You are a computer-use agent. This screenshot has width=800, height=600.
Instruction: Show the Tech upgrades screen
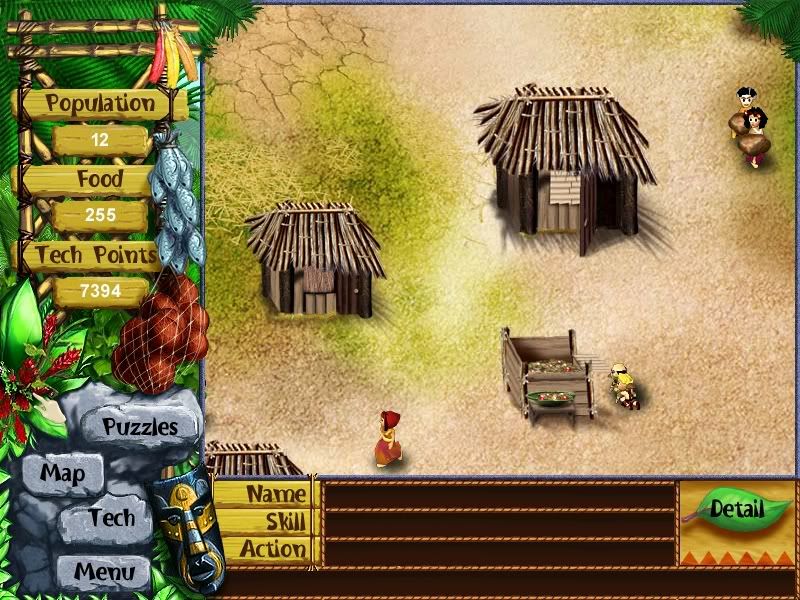click(110, 518)
